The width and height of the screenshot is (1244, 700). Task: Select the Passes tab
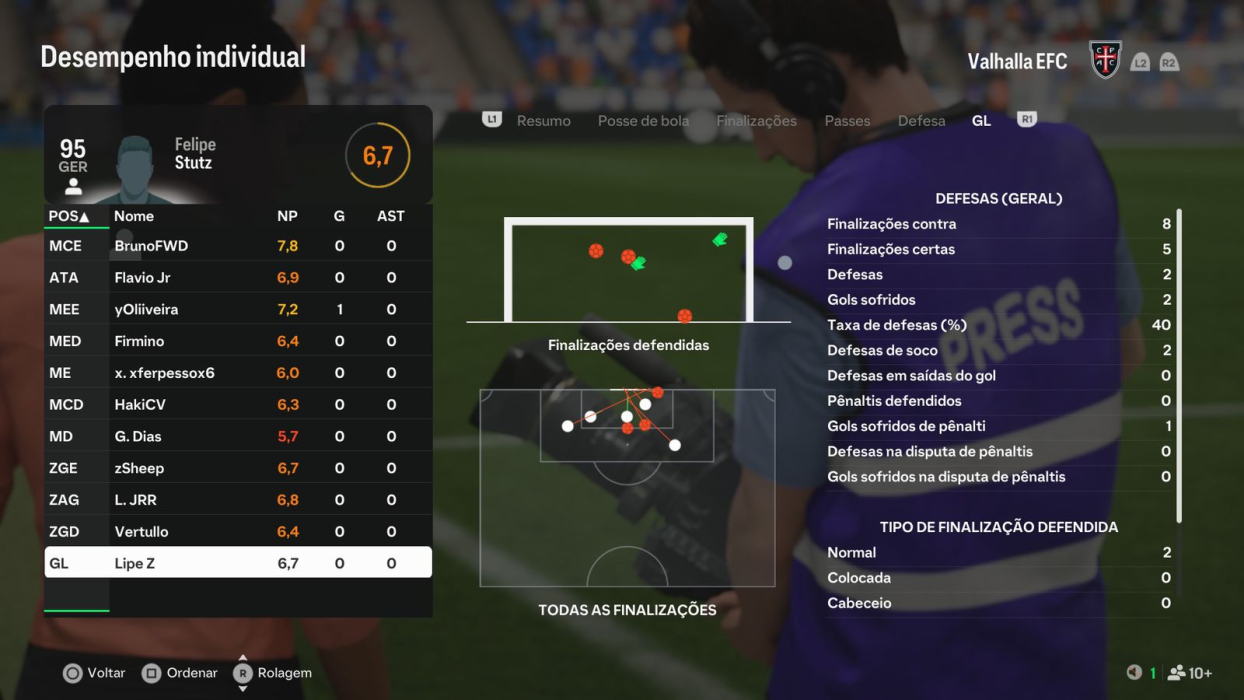coord(847,121)
